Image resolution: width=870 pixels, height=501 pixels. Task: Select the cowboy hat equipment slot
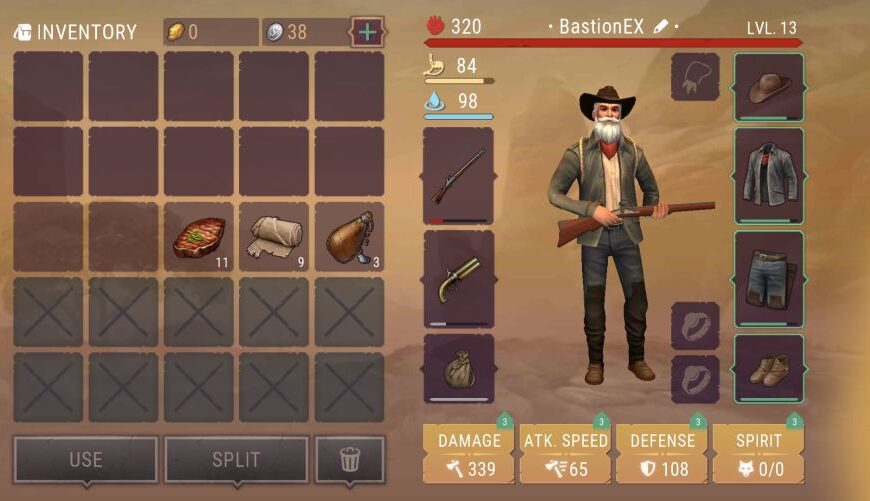(769, 88)
